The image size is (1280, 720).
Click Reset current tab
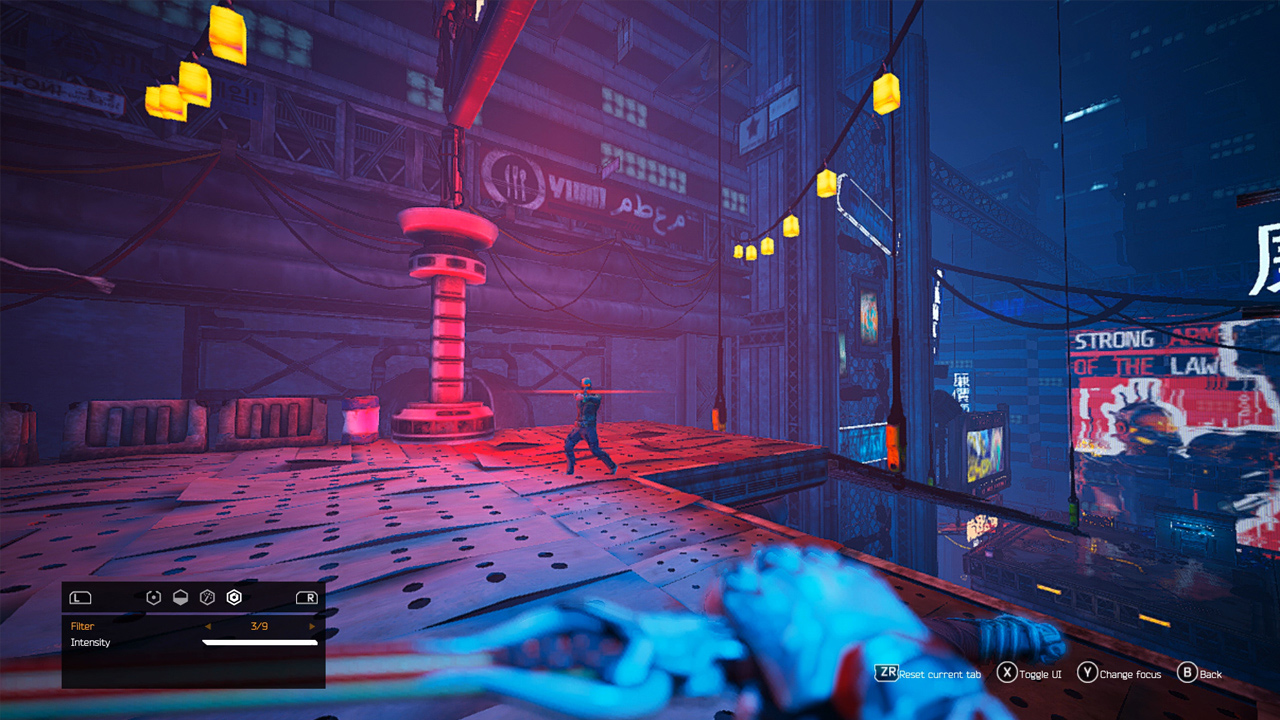(x=940, y=674)
